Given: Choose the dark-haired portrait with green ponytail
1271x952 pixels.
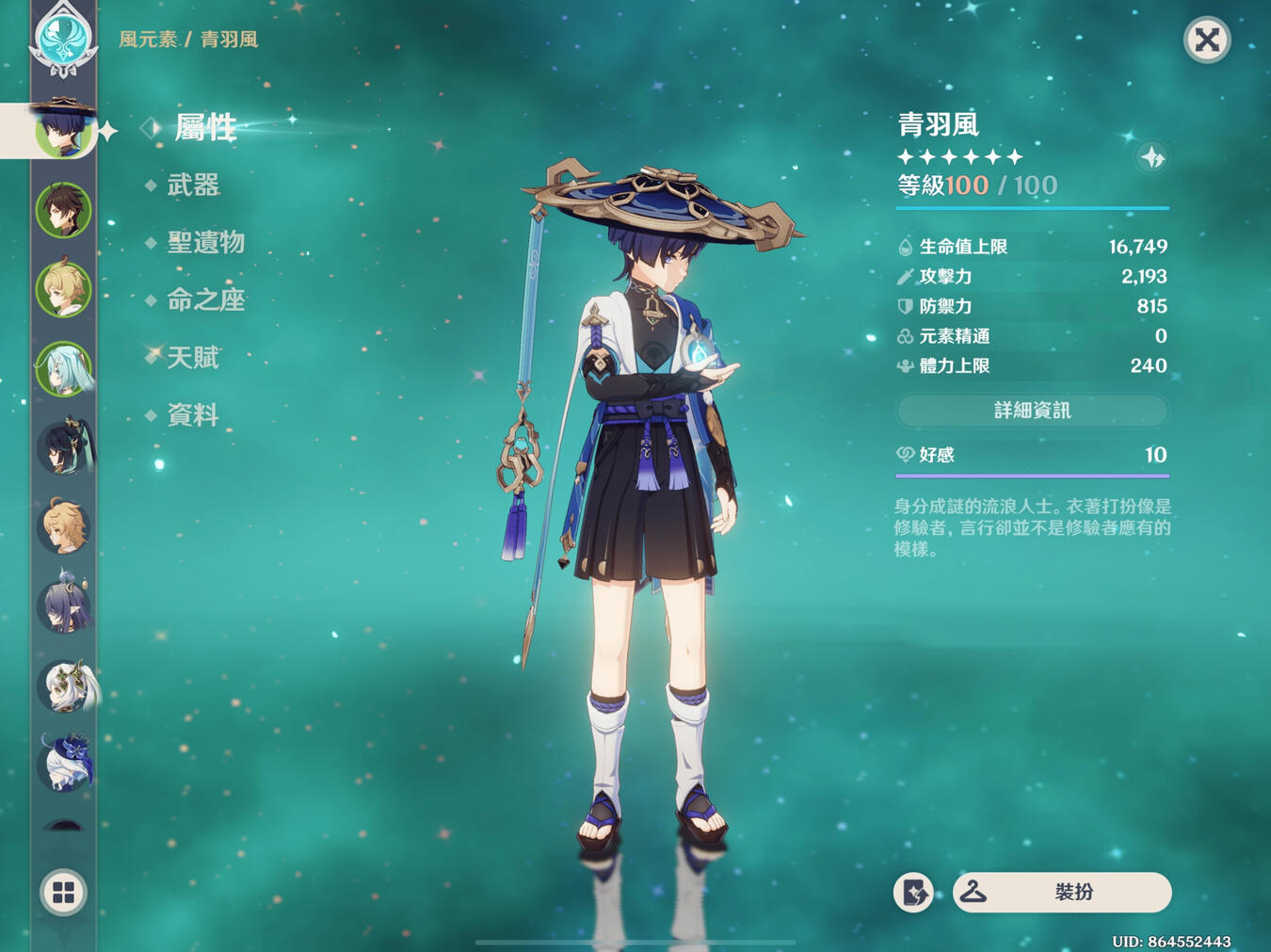Looking at the screenshot, I should (63, 447).
